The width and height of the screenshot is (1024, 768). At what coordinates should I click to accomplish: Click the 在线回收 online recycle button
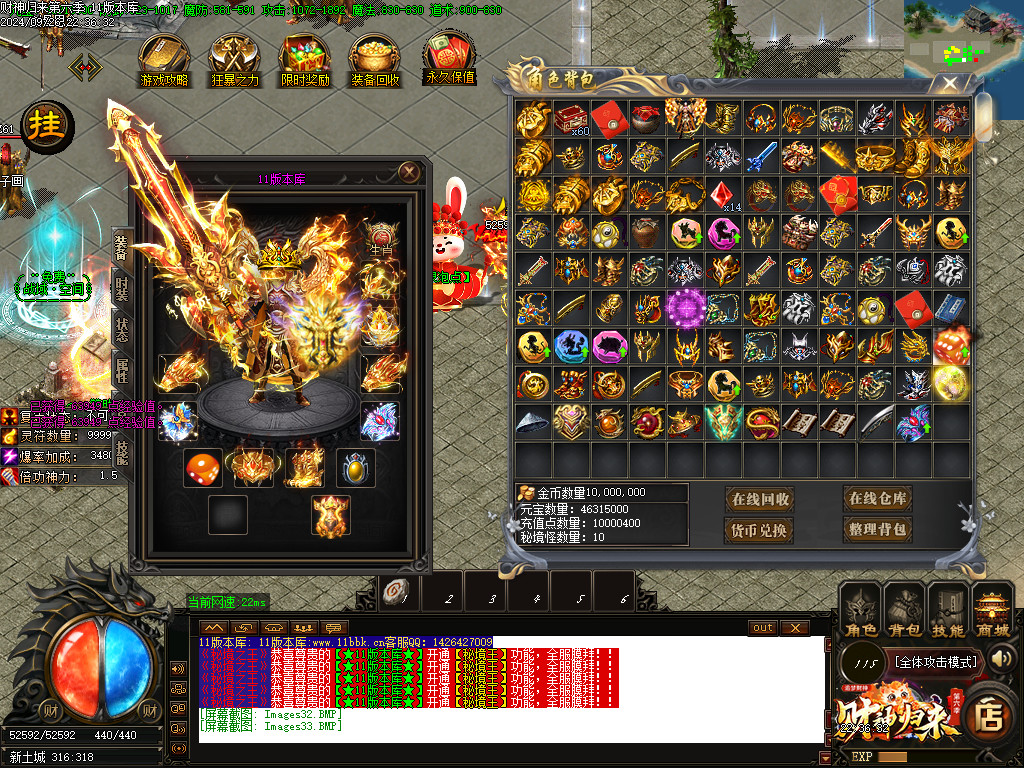pos(760,499)
